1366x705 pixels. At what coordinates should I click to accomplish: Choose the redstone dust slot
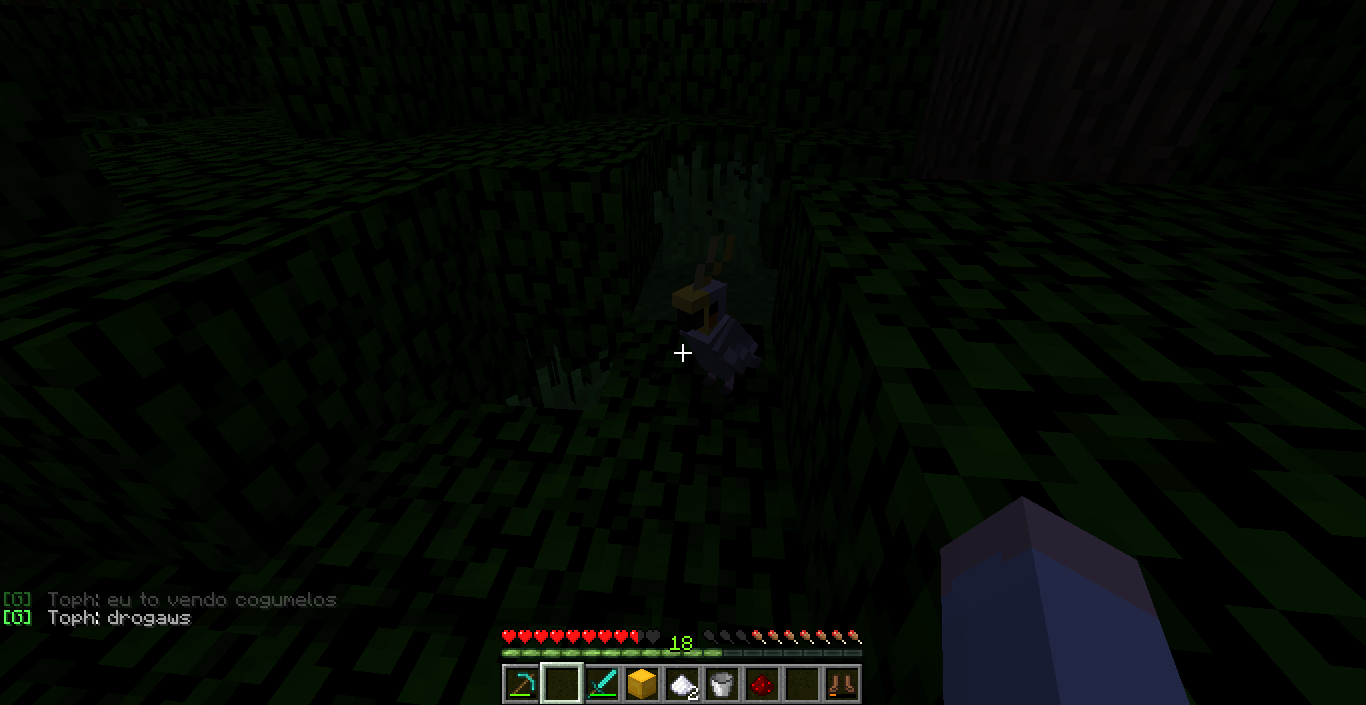pos(761,685)
